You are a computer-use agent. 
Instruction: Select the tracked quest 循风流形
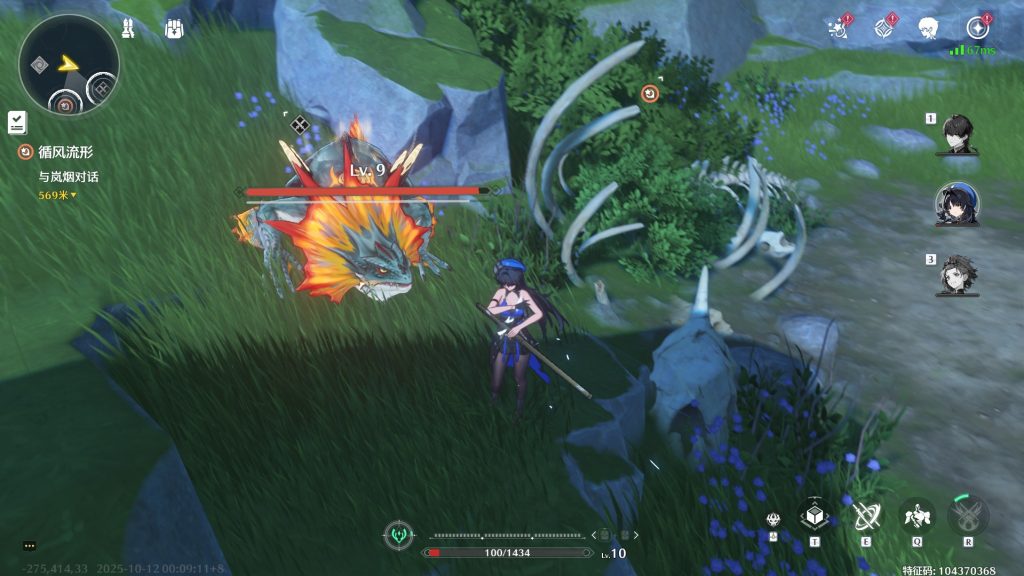click(65, 153)
